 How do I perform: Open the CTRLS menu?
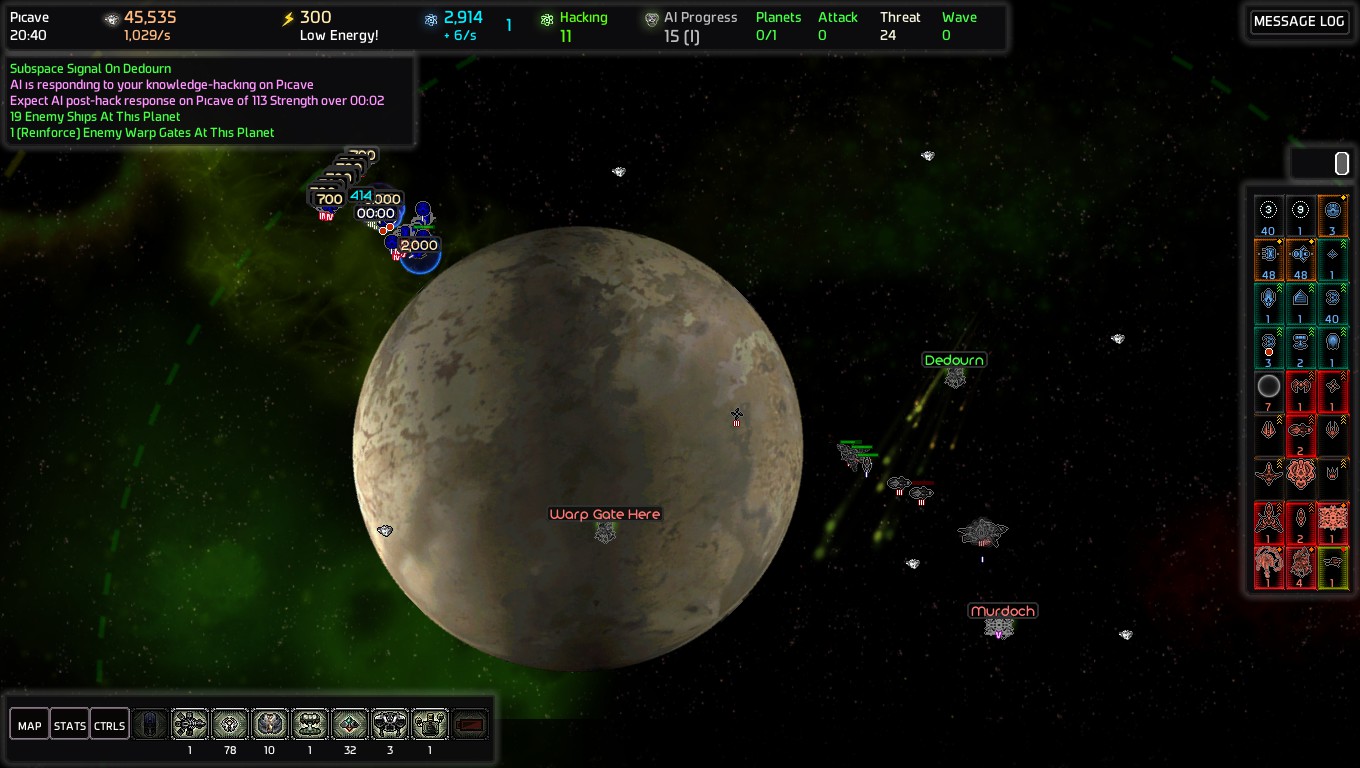pos(109,725)
